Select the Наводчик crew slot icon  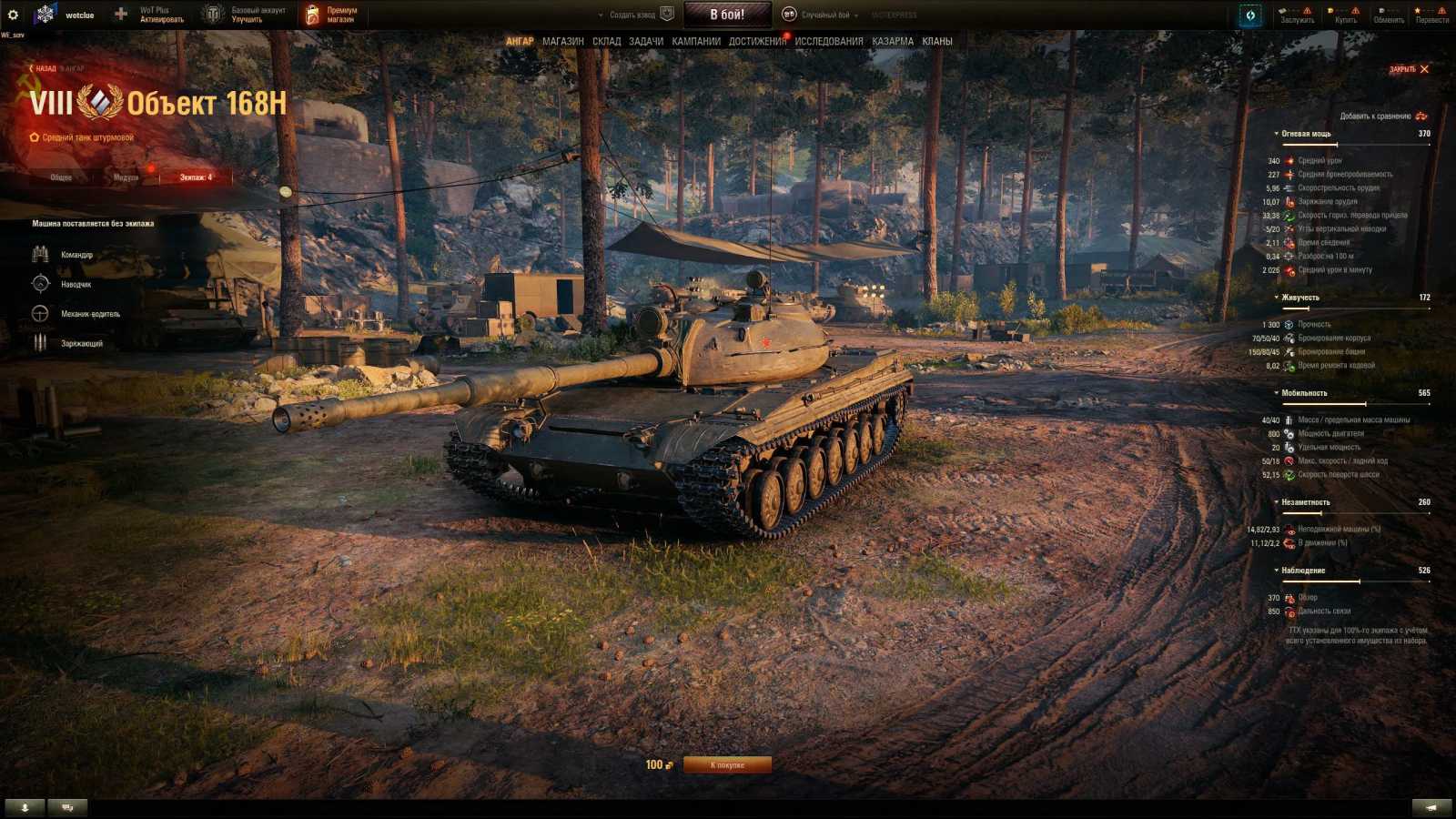tap(40, 284)
